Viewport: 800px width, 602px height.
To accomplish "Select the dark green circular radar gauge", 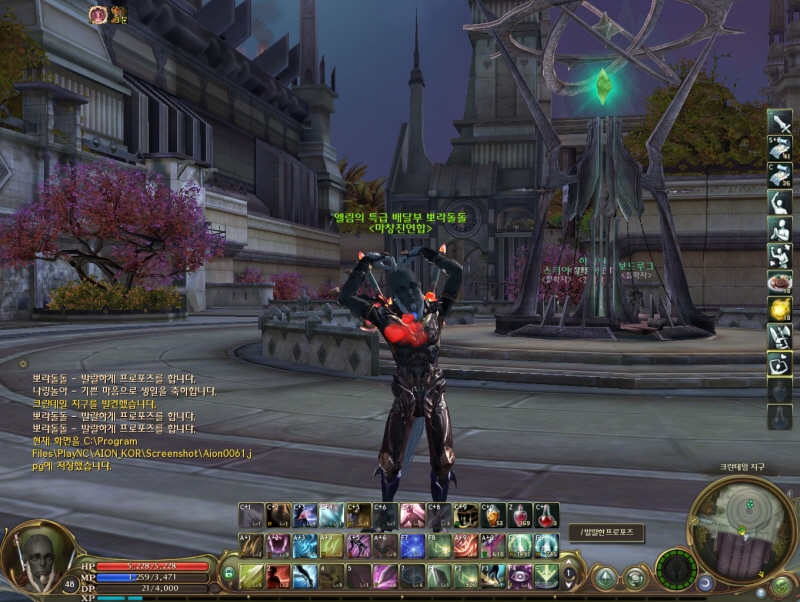I will 676,568.
